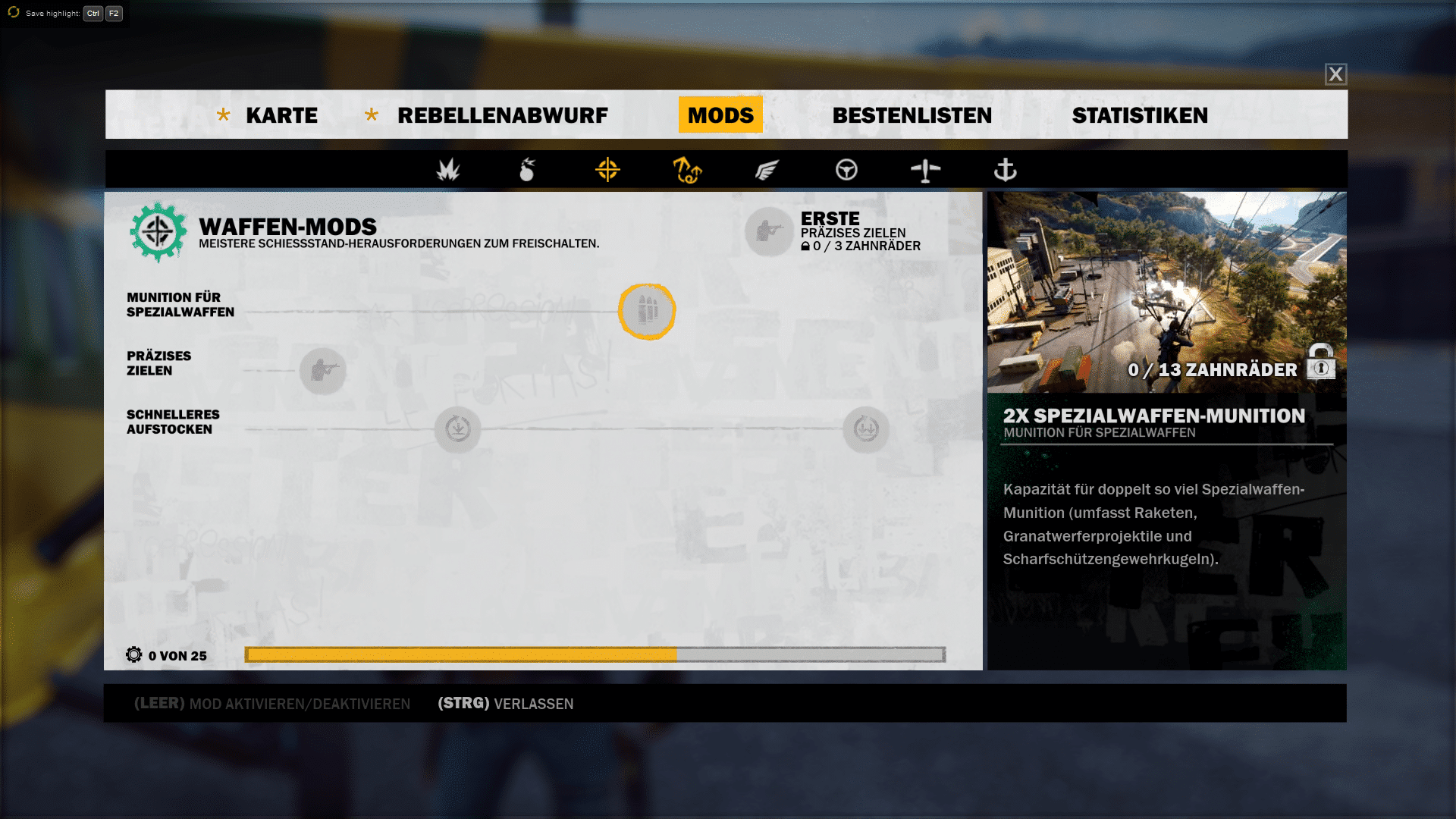Close the menu with the X button
This screenshot has height=819, width=1456.
coord(1335,74)
